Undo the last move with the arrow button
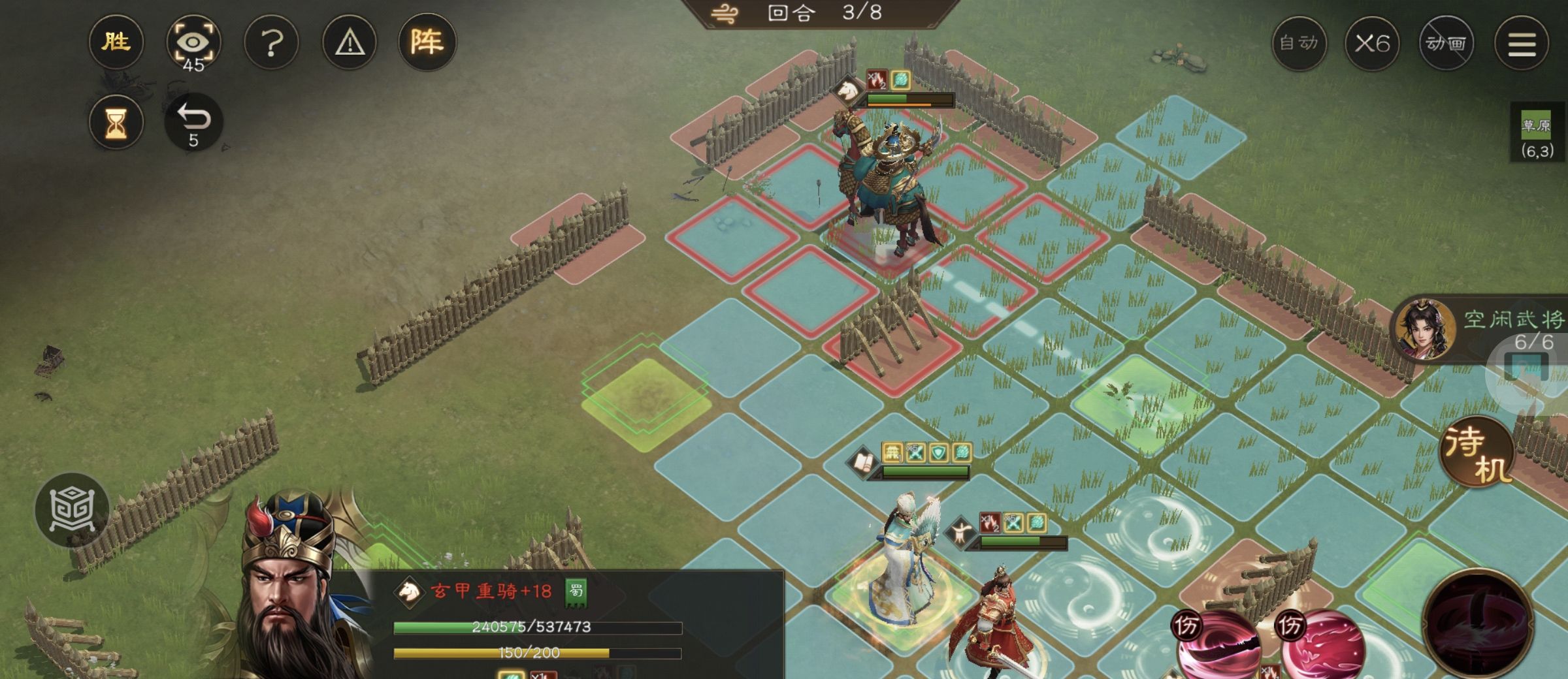The height and width of the screenshot is (679, 1568). (x=193, y=122)
